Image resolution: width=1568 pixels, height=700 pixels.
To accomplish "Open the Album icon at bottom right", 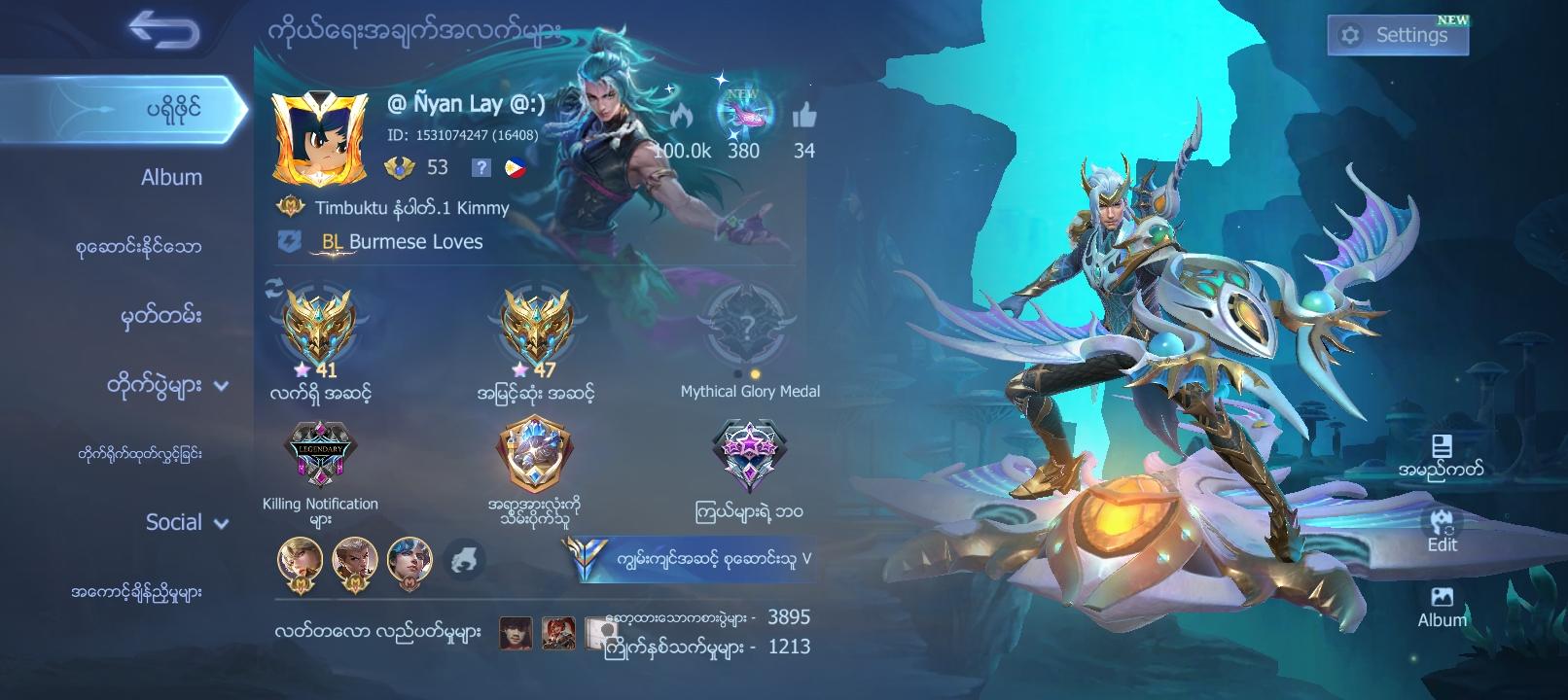I will [x=1444, y=600].
